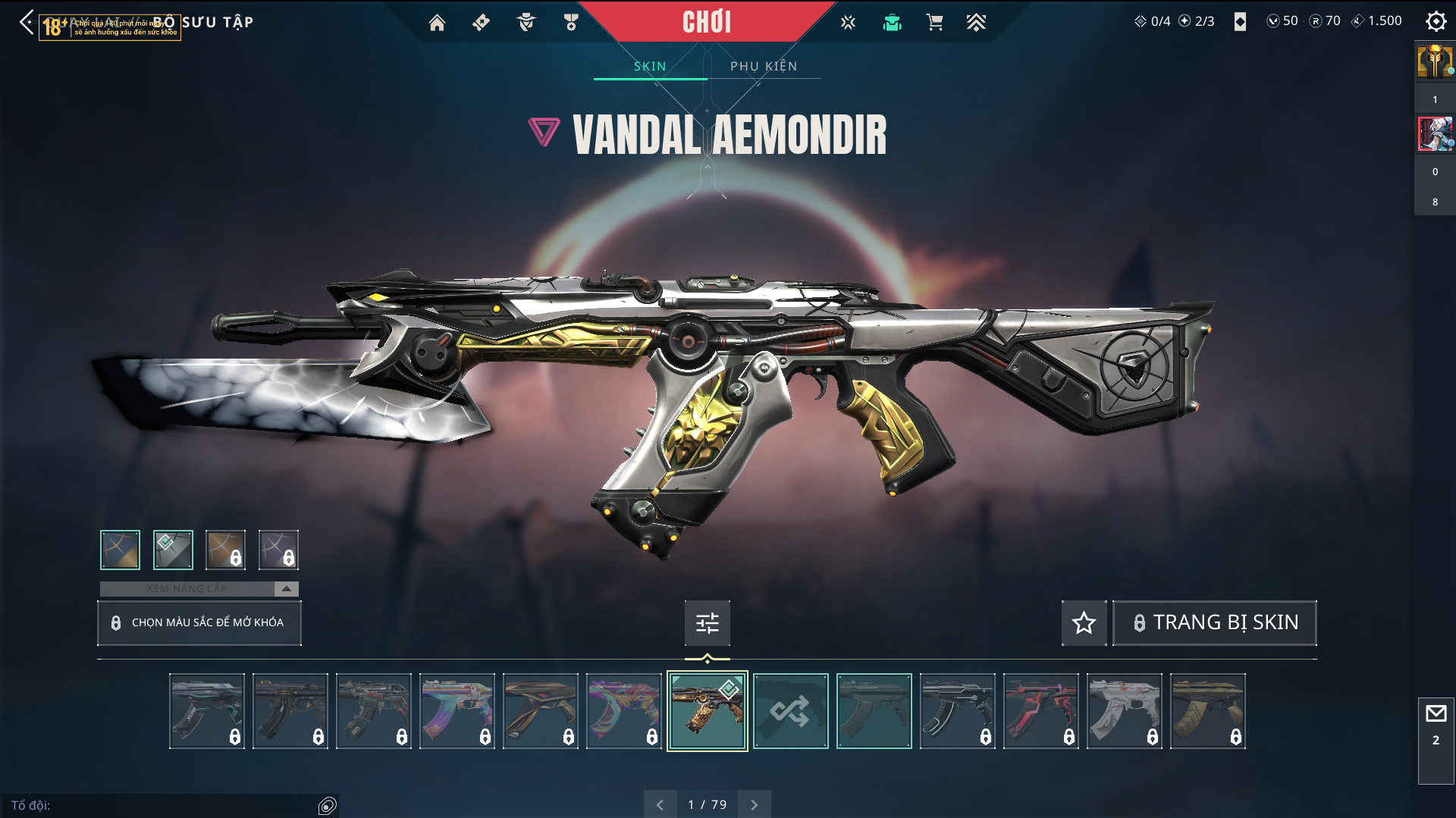
Task: Click the red CHƠI play button
Action: pos(707,22)
